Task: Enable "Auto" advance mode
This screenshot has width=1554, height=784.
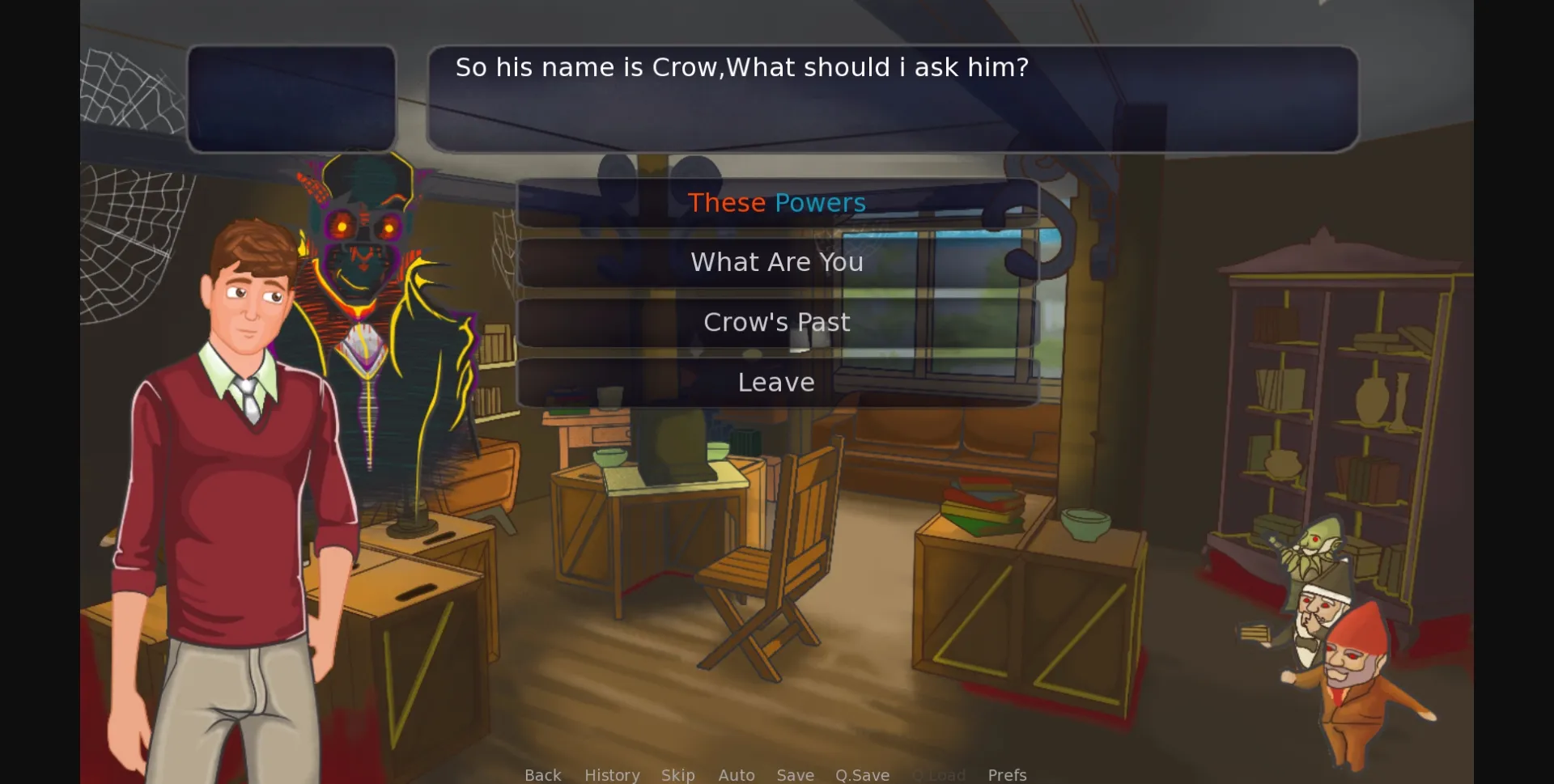Action: tap(737, 774)
